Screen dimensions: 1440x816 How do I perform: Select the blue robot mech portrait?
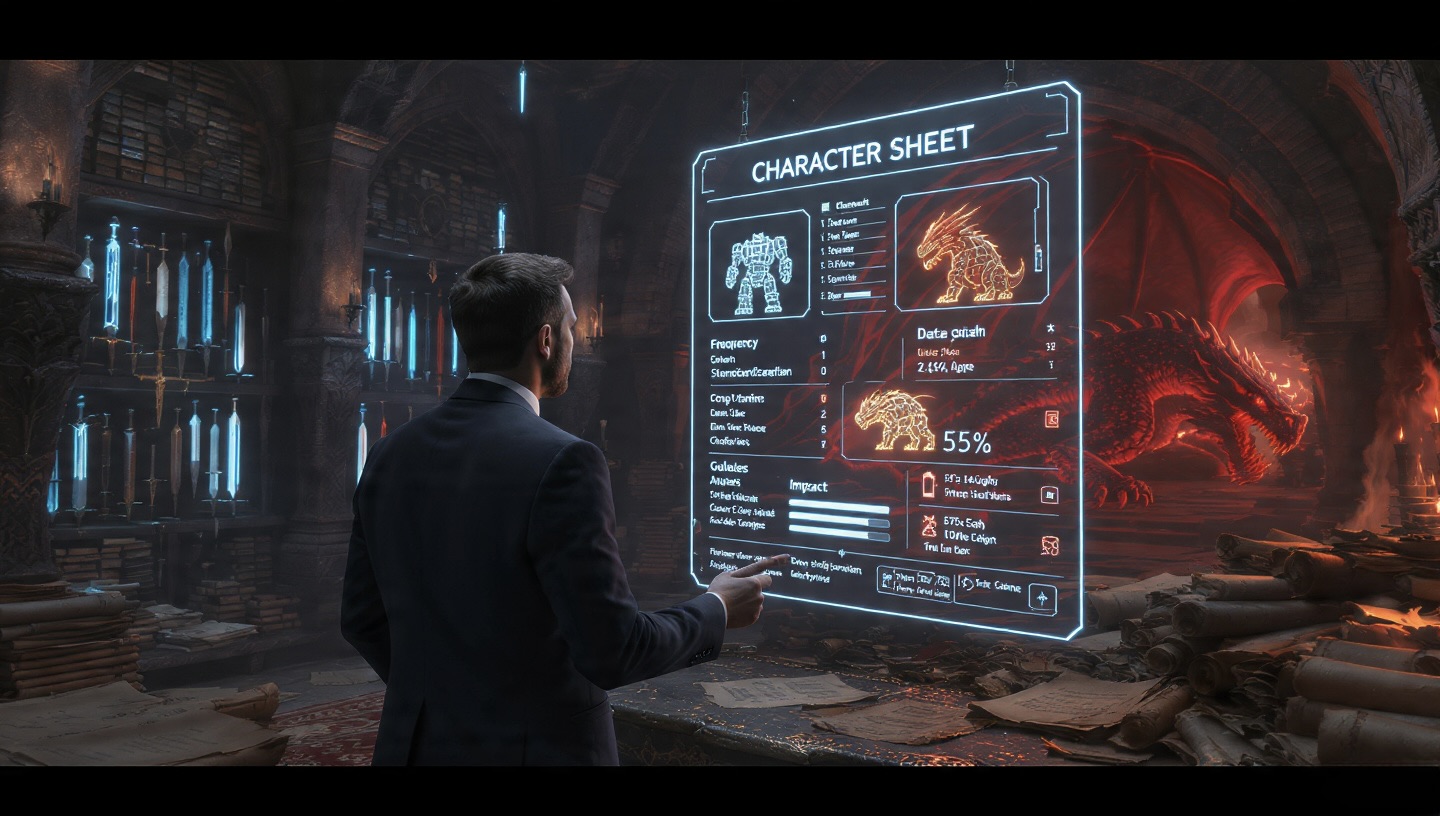tap(759, 264)
